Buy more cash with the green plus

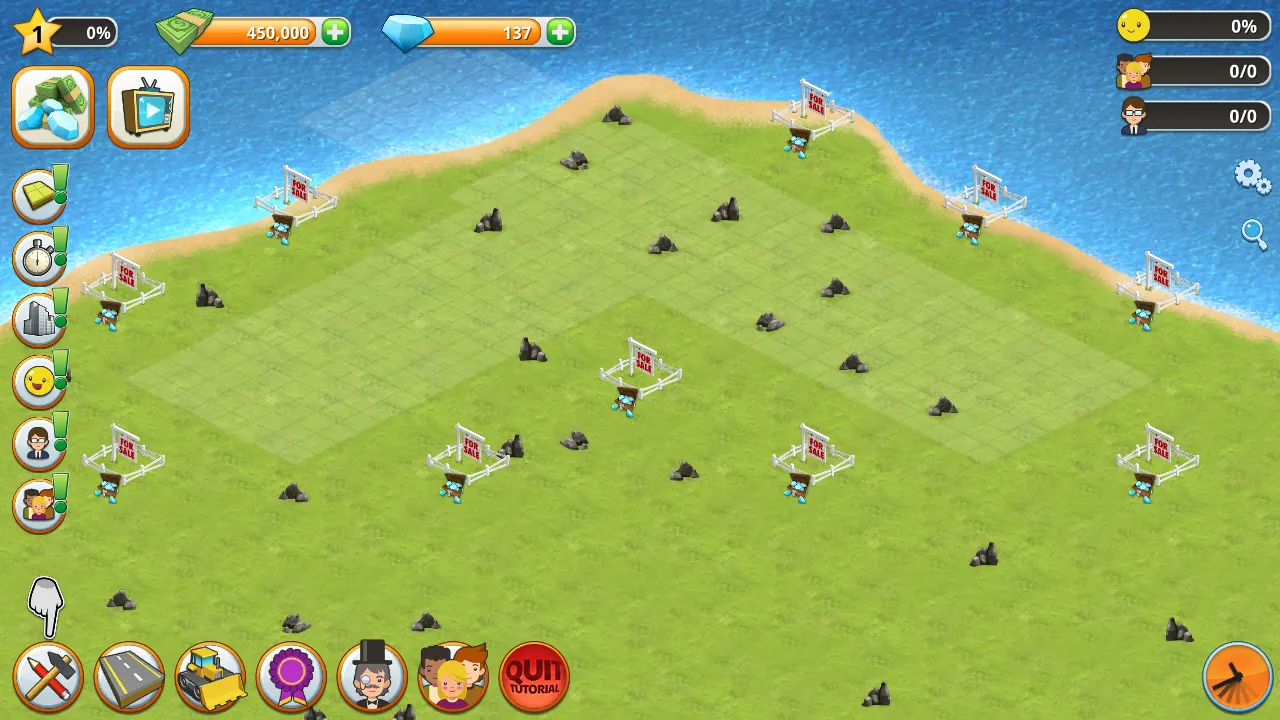334,32
